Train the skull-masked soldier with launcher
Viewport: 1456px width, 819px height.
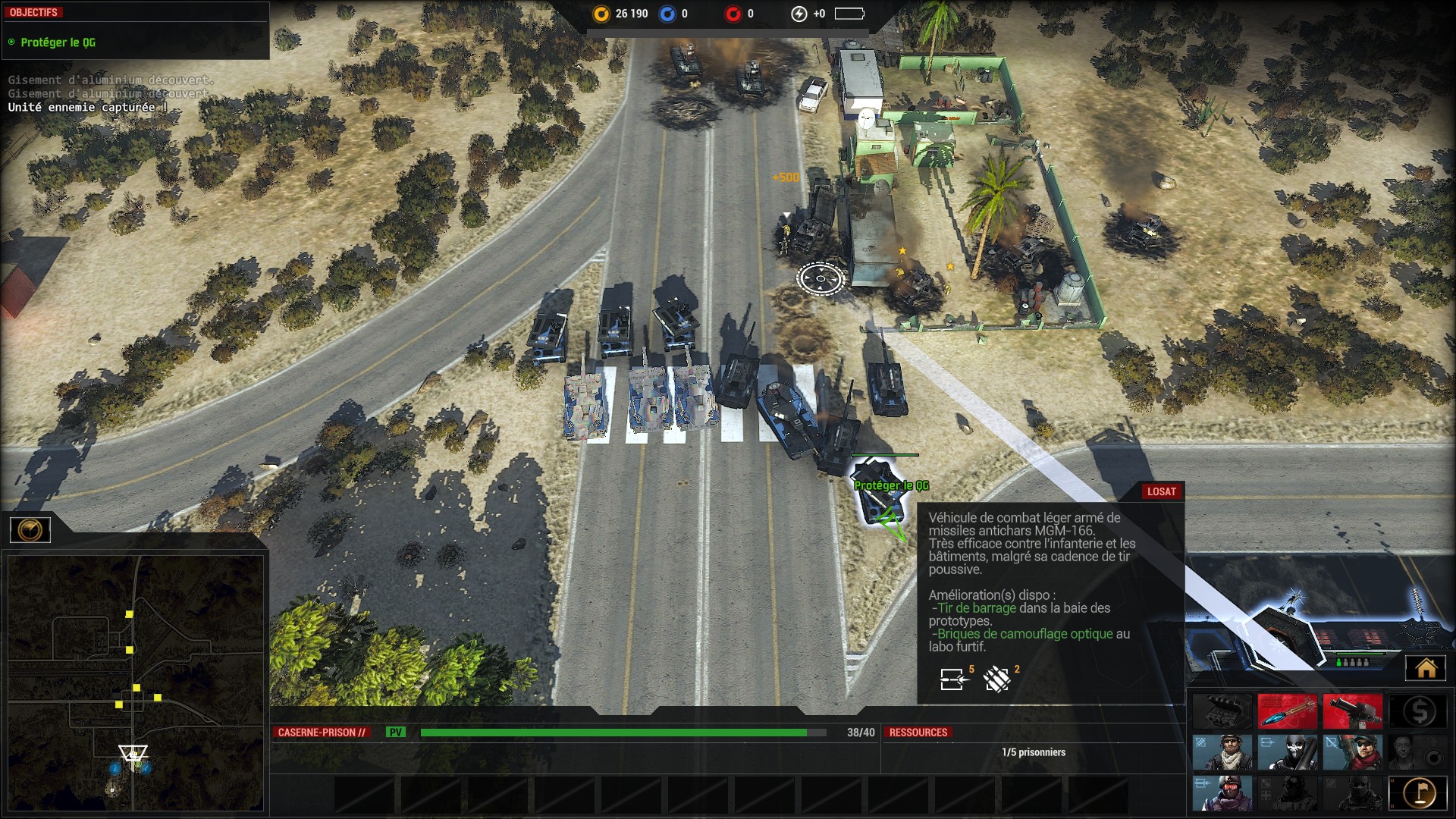pos(1287,752)
